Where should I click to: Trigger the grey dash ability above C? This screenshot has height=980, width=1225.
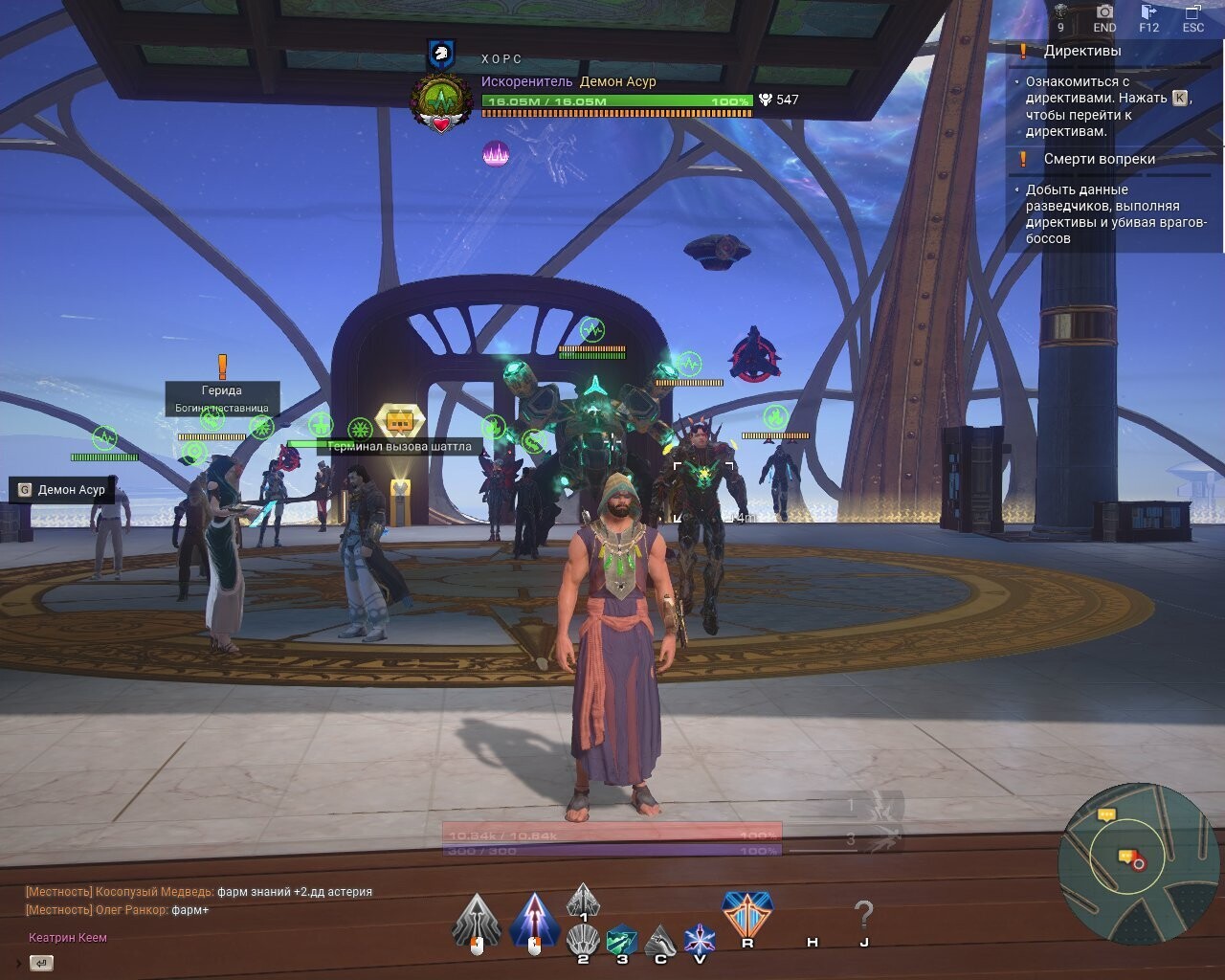click(660, 940)
